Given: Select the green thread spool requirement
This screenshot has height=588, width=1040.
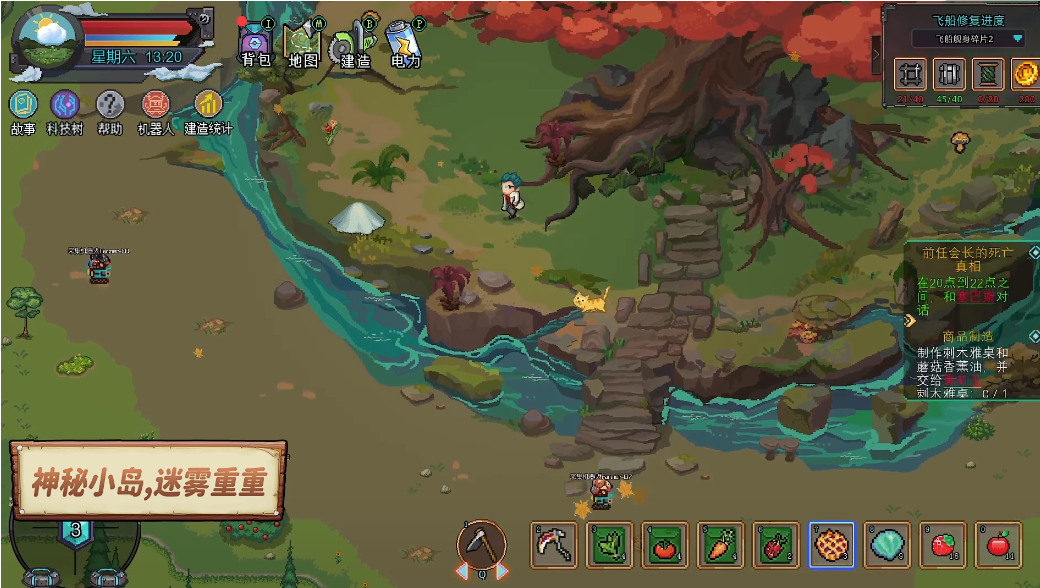Looking at the screenshot, I should coord(988,73).
